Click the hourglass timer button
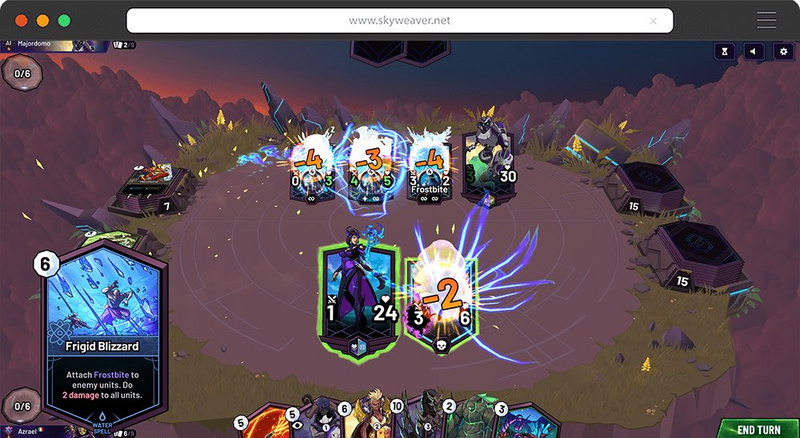Image resolution: width=800 pixels, height=438 pixels. point(725,51)
